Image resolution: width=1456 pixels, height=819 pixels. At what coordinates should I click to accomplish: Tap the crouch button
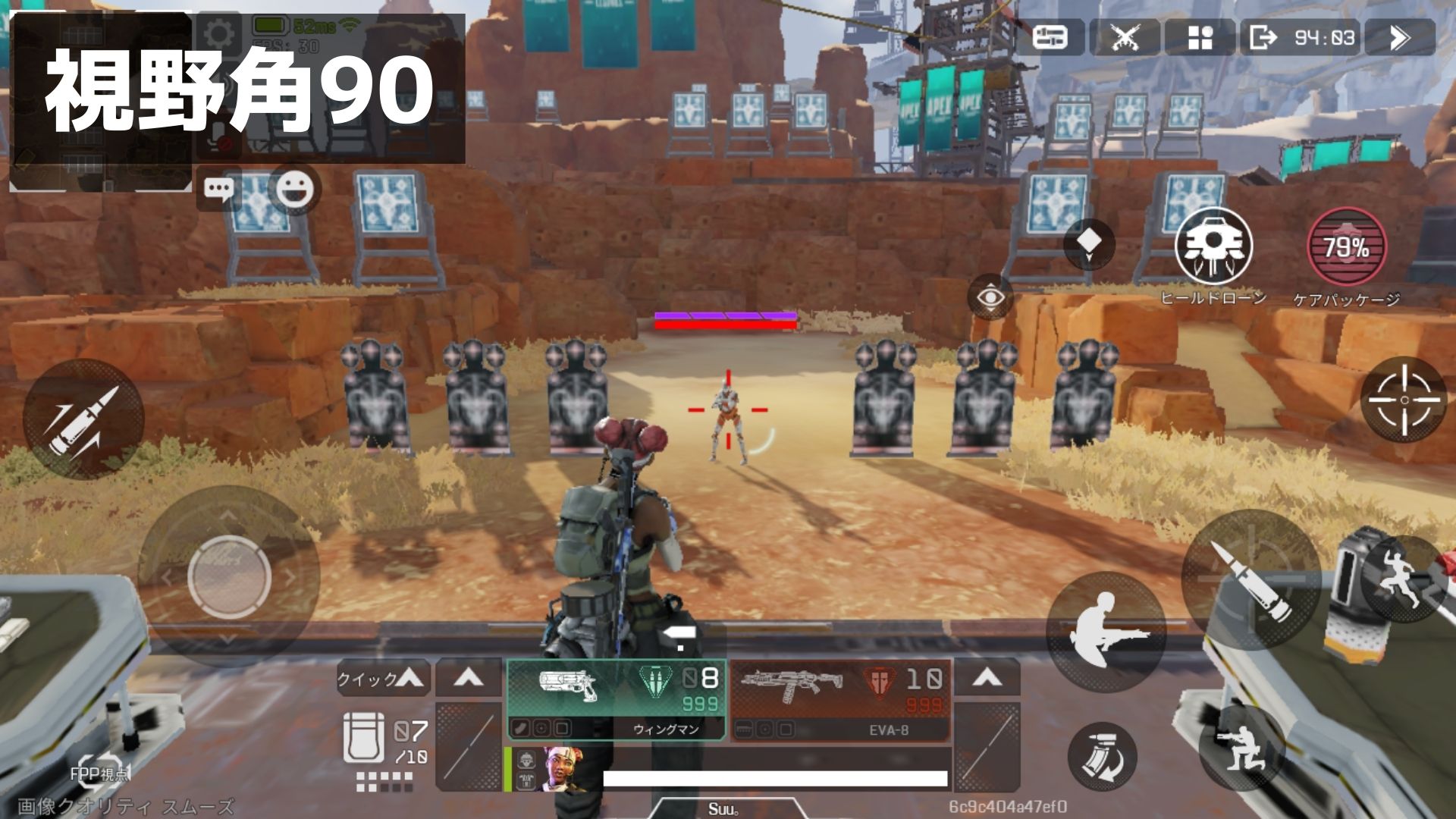[x=1241, y=746]
